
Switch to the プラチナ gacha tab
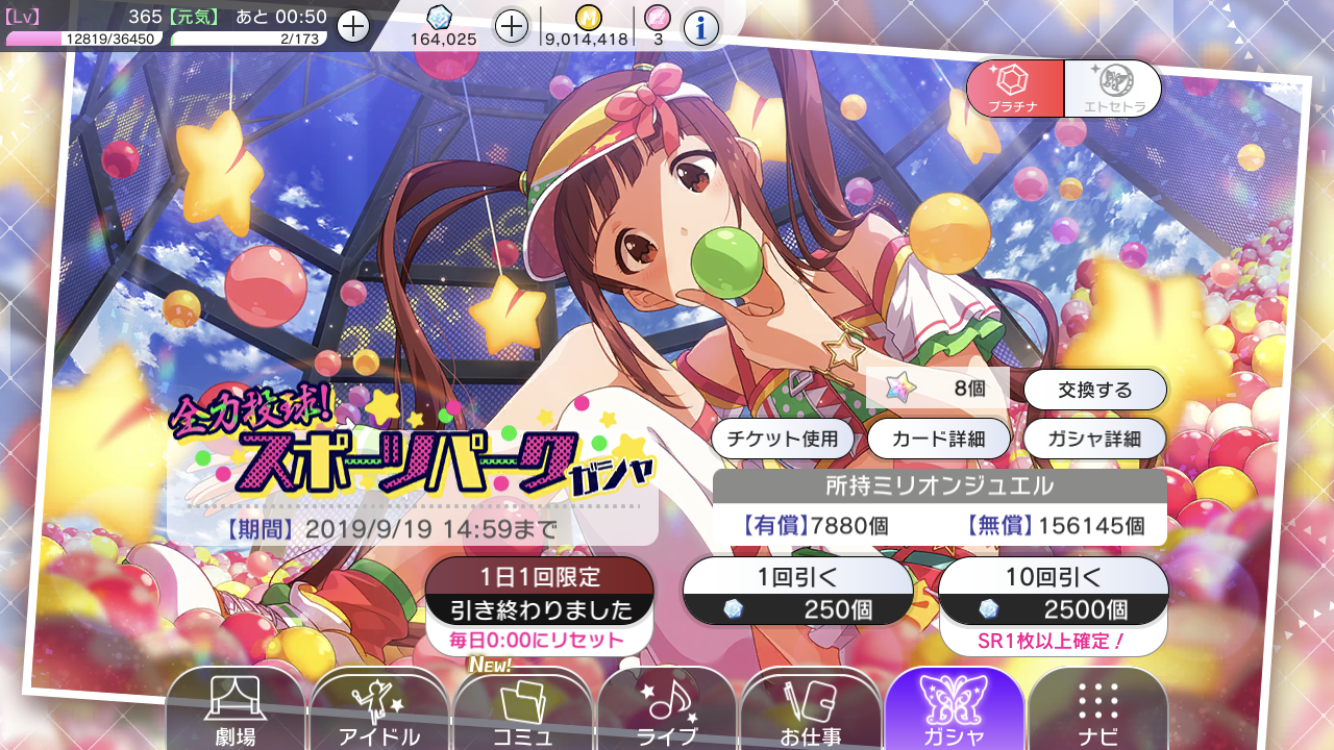coord(1014,88)
